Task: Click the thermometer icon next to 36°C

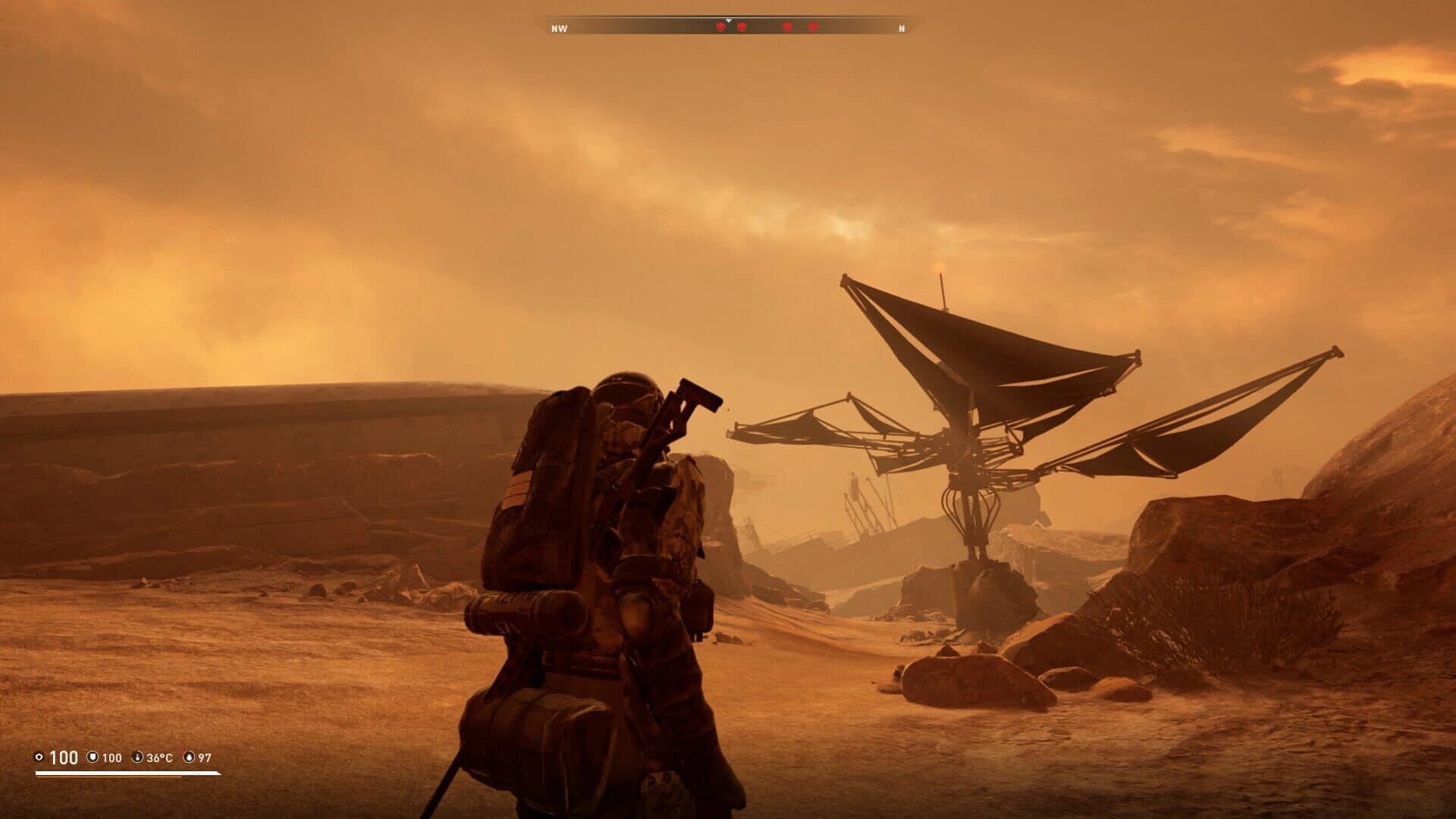Action: [137, 757]
